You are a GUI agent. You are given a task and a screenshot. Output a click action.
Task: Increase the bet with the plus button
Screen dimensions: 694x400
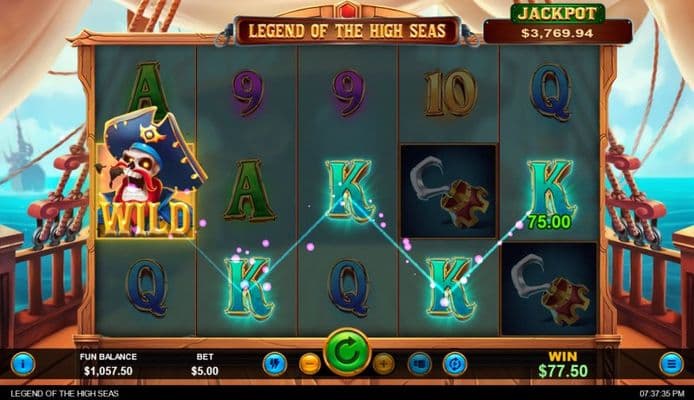384,363
